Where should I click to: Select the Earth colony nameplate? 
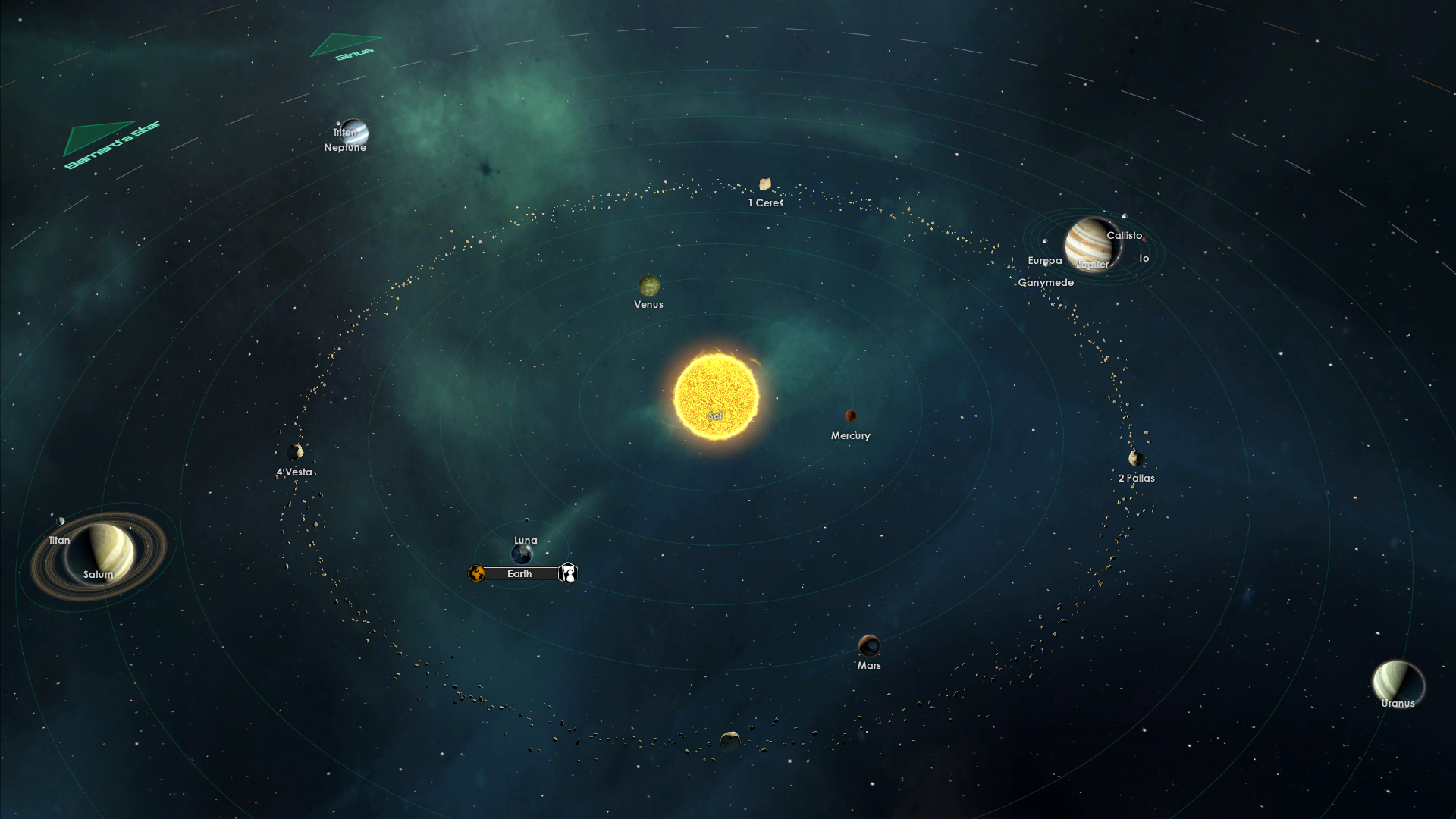coord(519,574)
